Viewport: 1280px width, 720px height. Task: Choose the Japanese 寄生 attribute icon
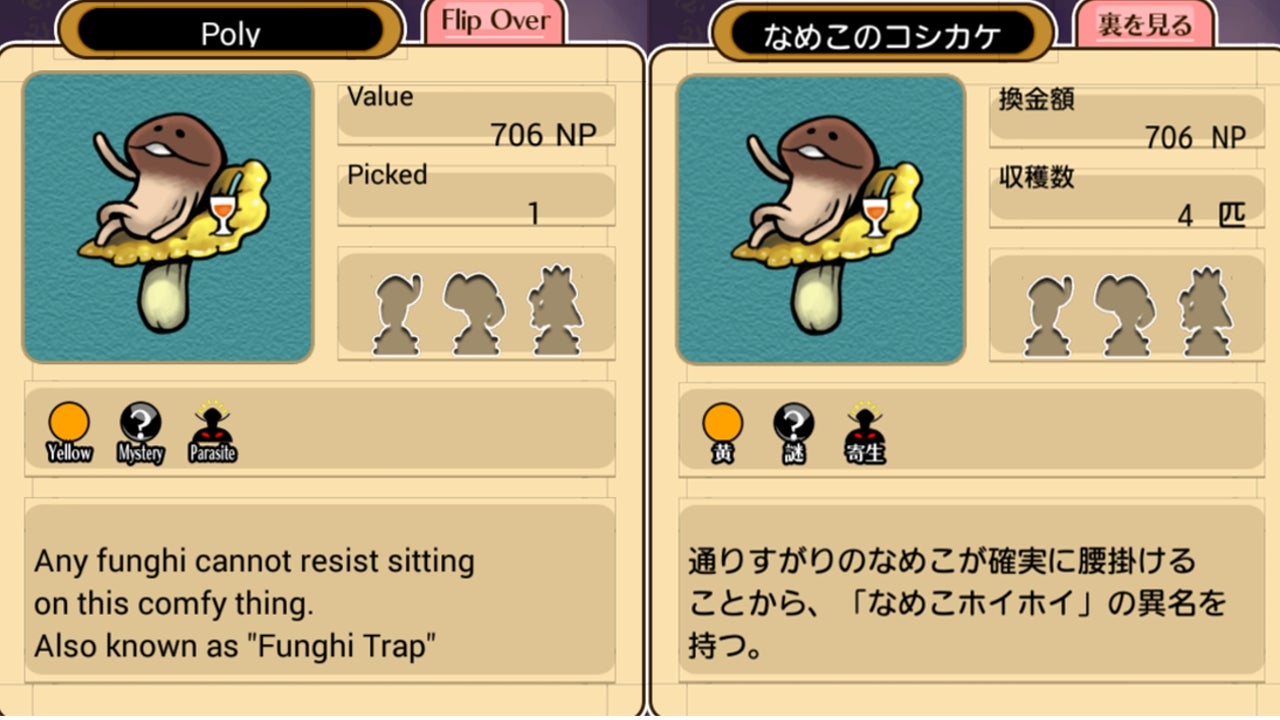pos(865,429)
